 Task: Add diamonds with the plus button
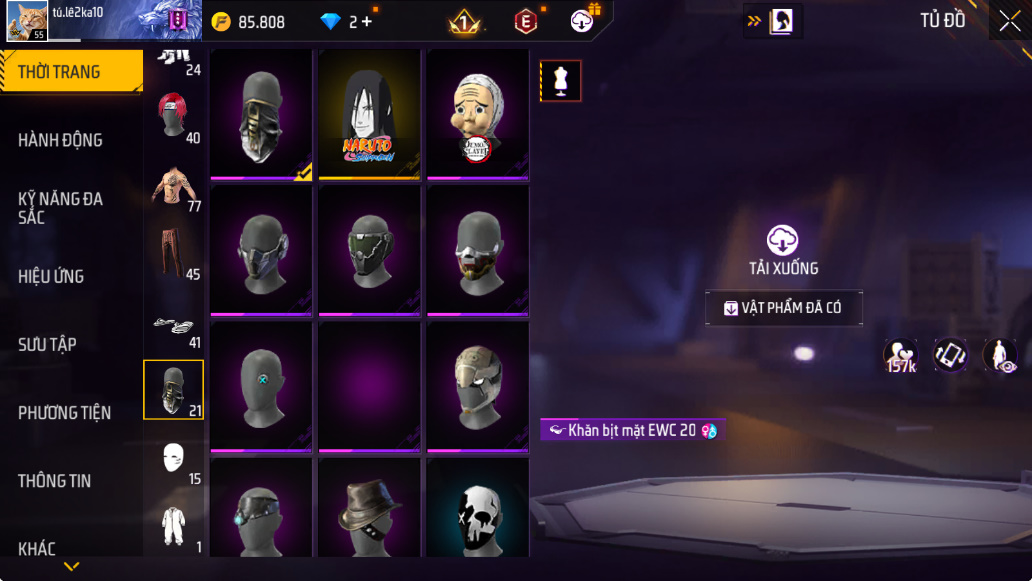367,21
